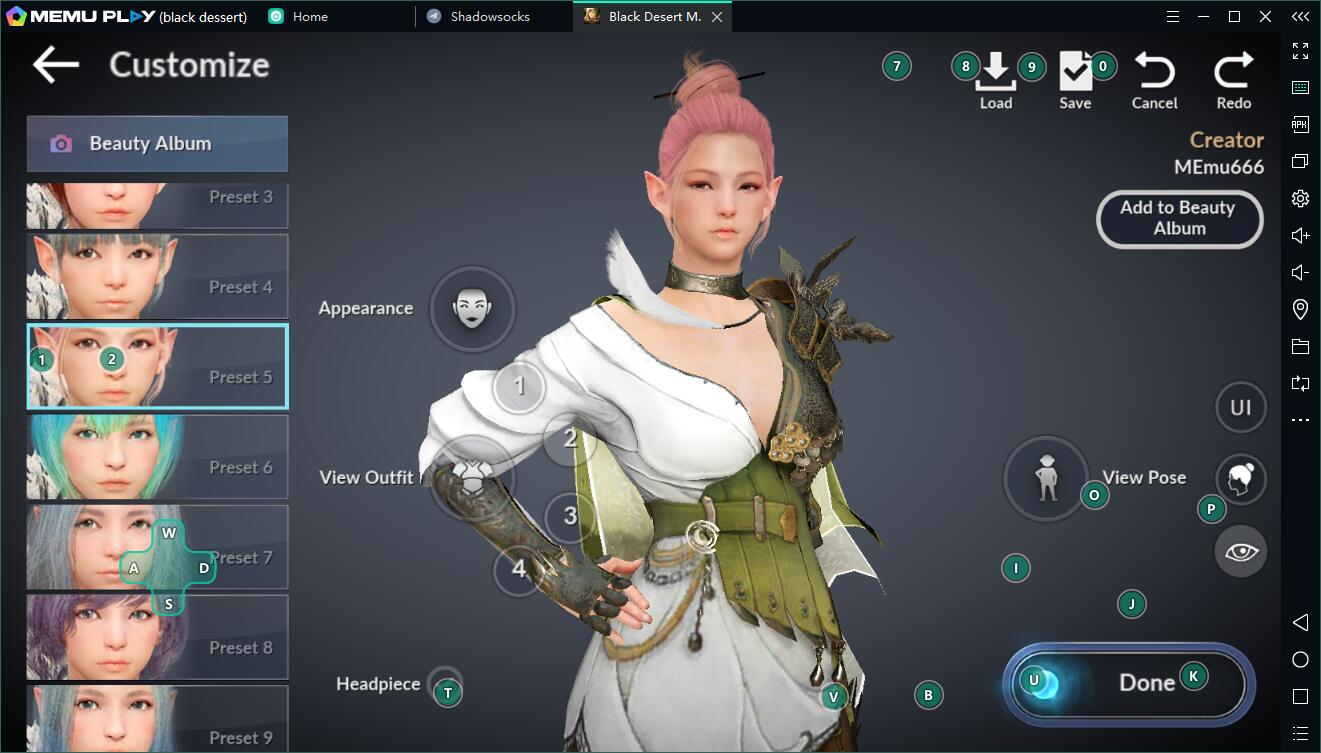Select the Preset 4 face thumbnail
1321x753 pixels.
click(x=157, y=277)
